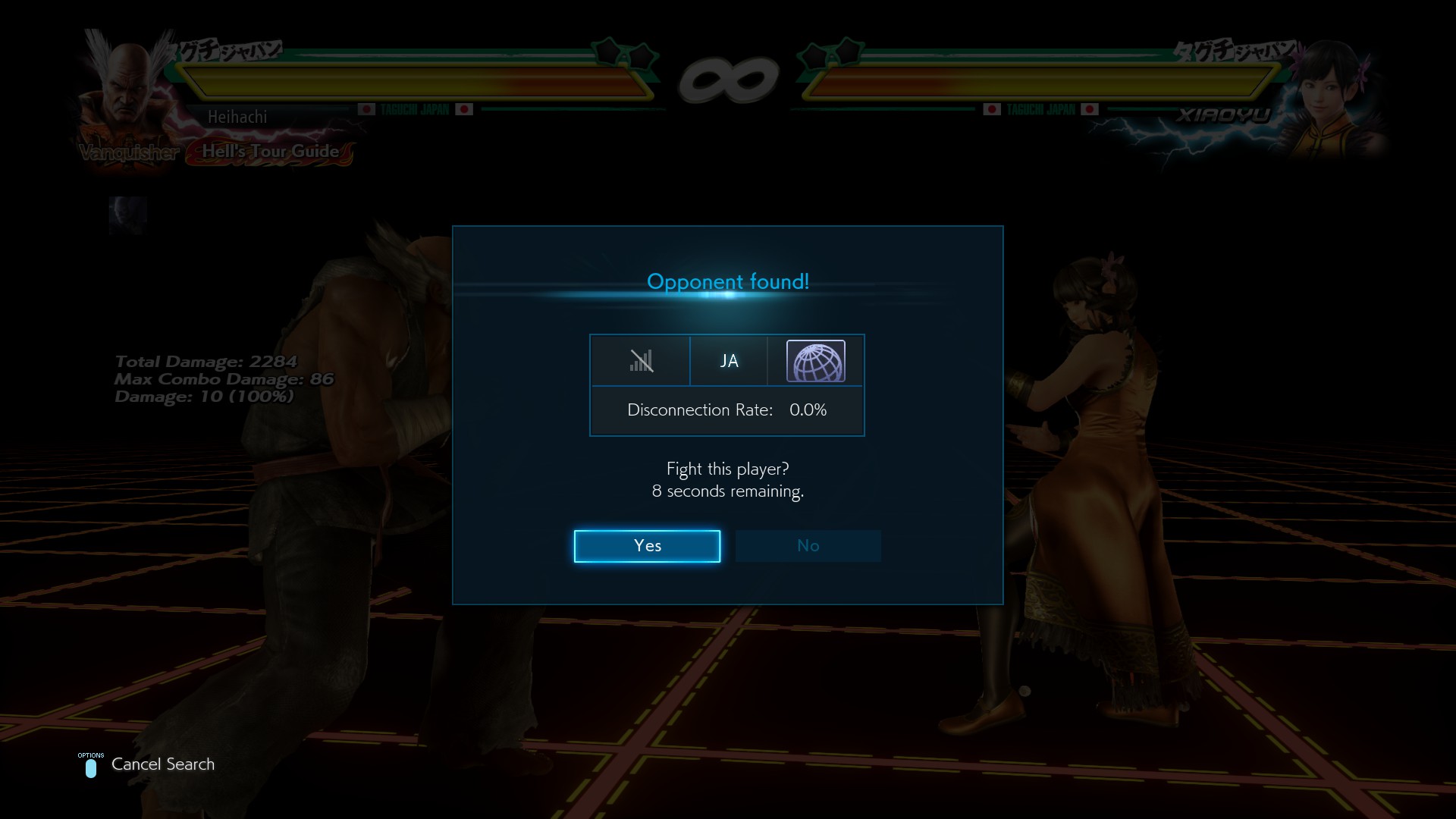Click the crossed-out connection signal bars icon

coord(641,361)
